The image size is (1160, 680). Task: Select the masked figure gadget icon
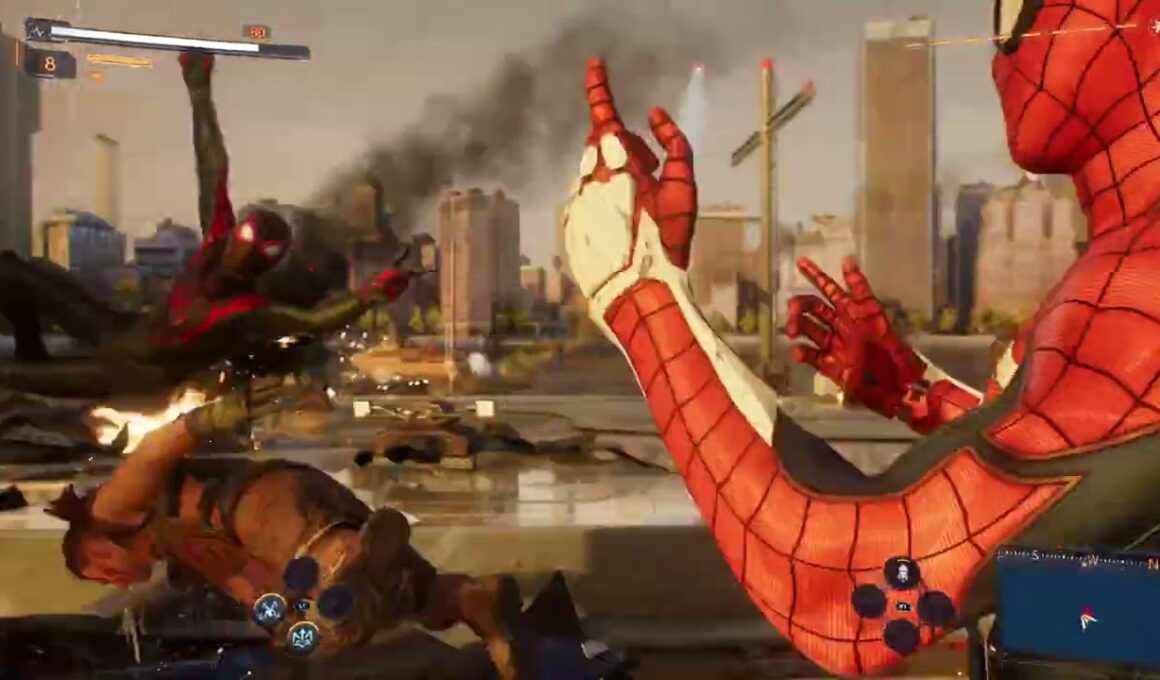click(901, 573)
